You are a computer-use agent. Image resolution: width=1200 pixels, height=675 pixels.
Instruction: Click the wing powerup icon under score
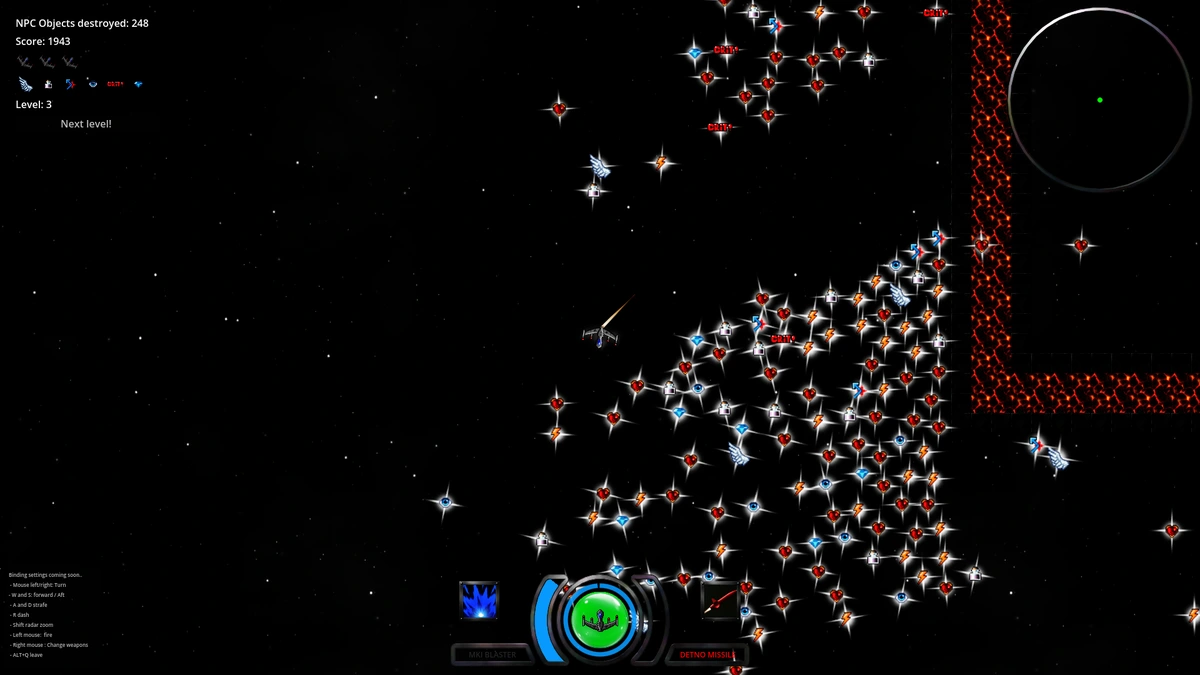pyautogui.click(x=25, y=84)
